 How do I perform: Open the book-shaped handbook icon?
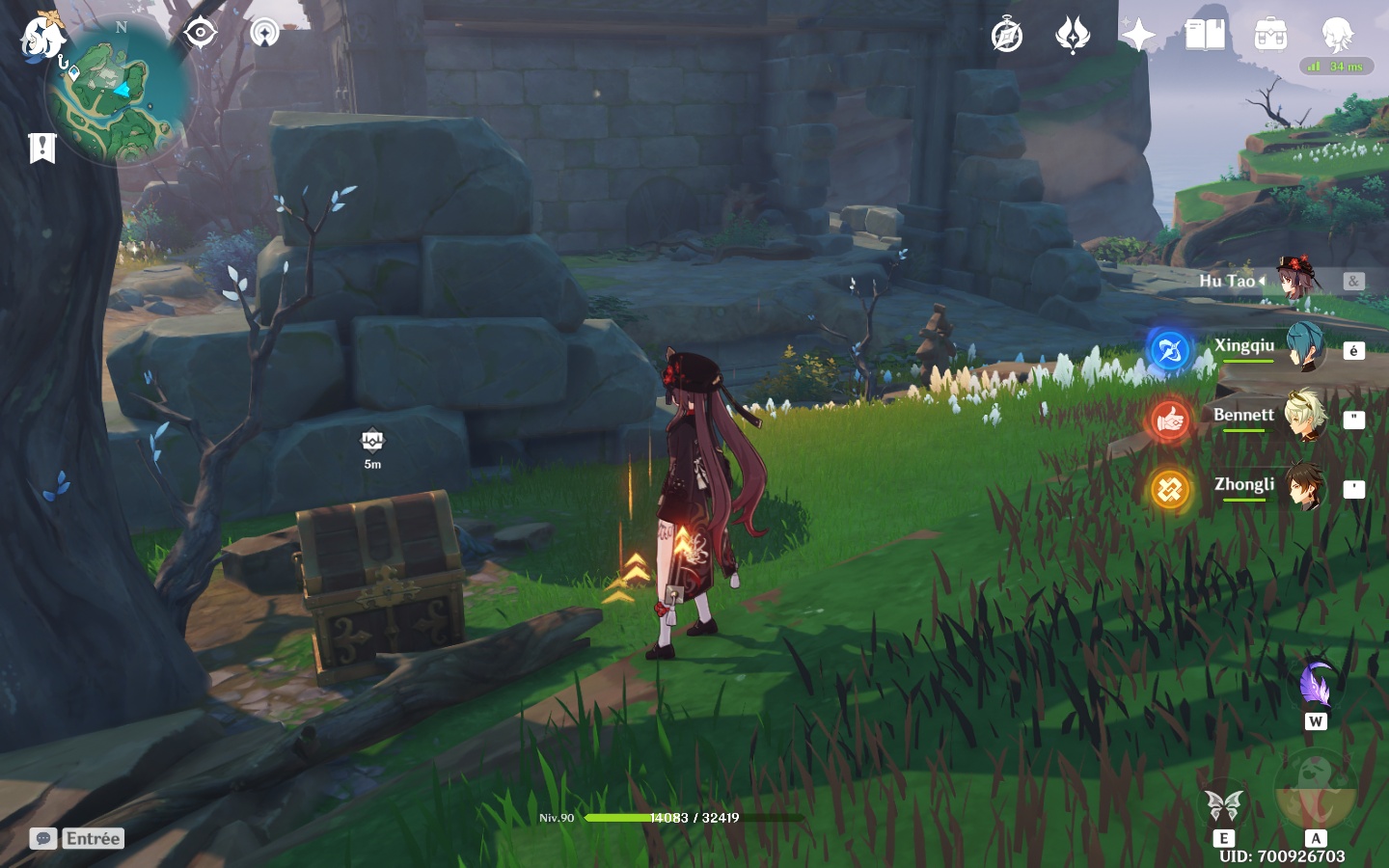(1205, 36)
